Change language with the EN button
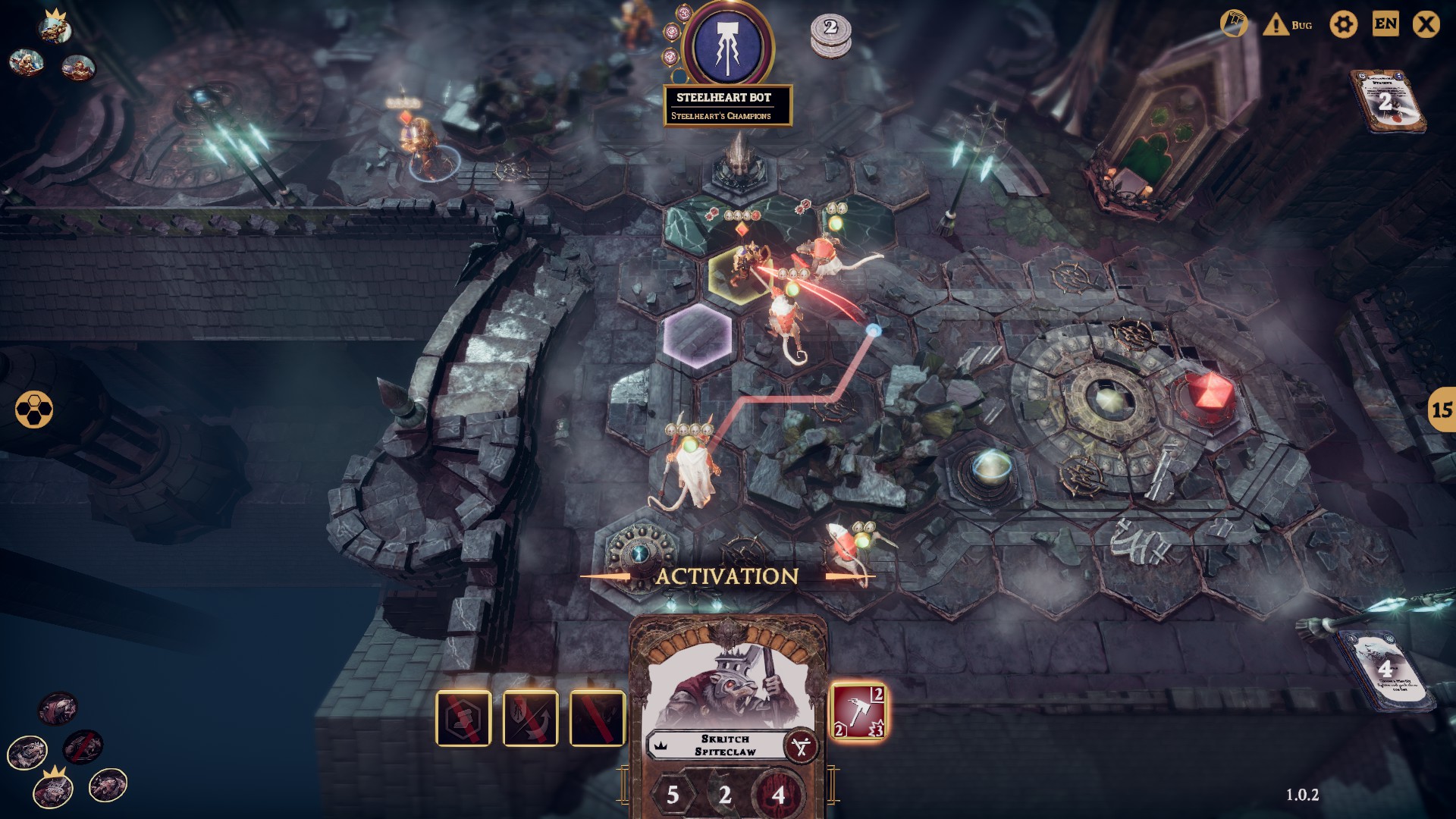Screen dimensions: 1456x819 tap(1385, 24)
